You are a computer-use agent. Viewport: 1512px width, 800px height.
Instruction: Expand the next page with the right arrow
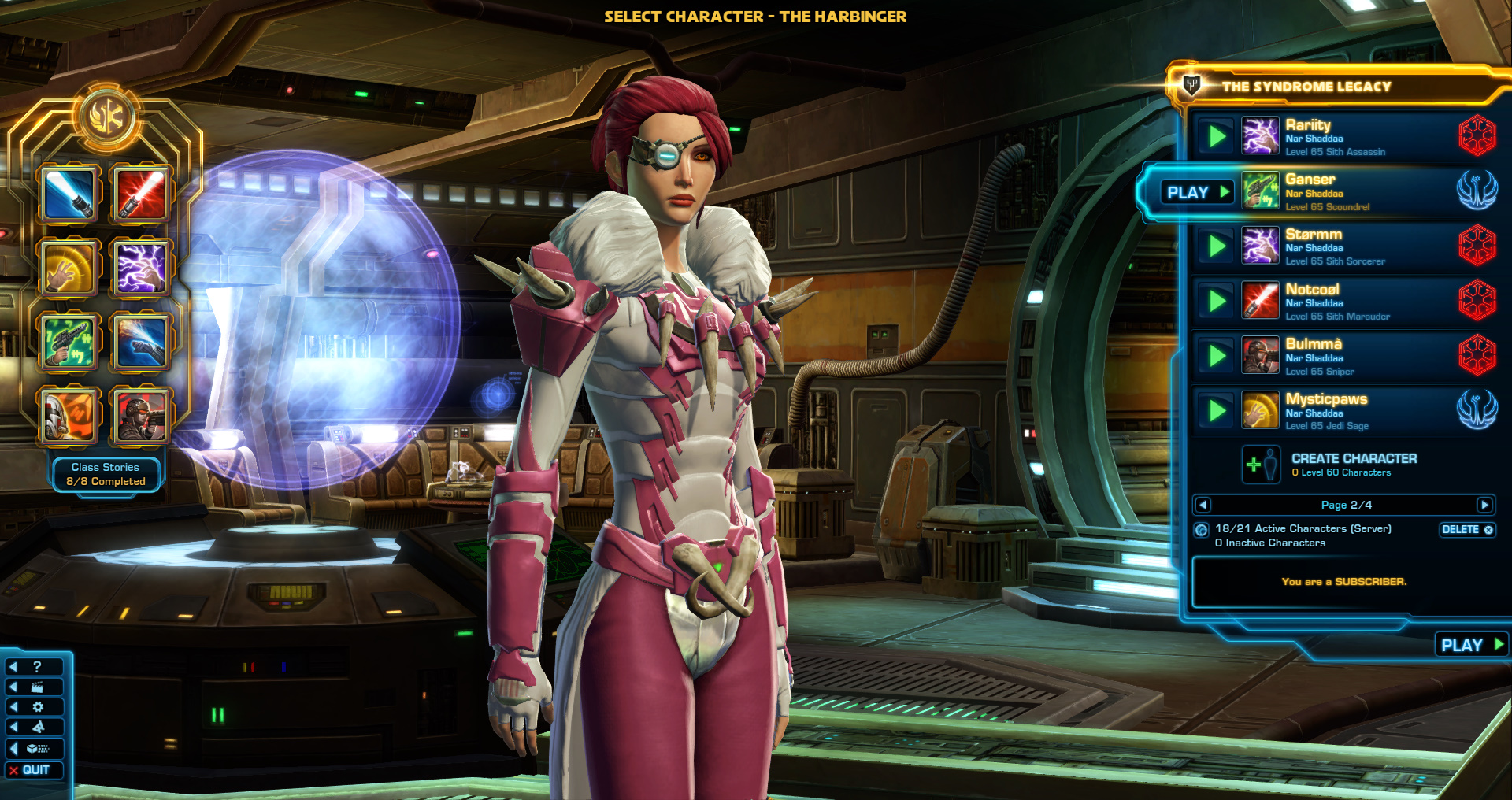pos(1485,505)
